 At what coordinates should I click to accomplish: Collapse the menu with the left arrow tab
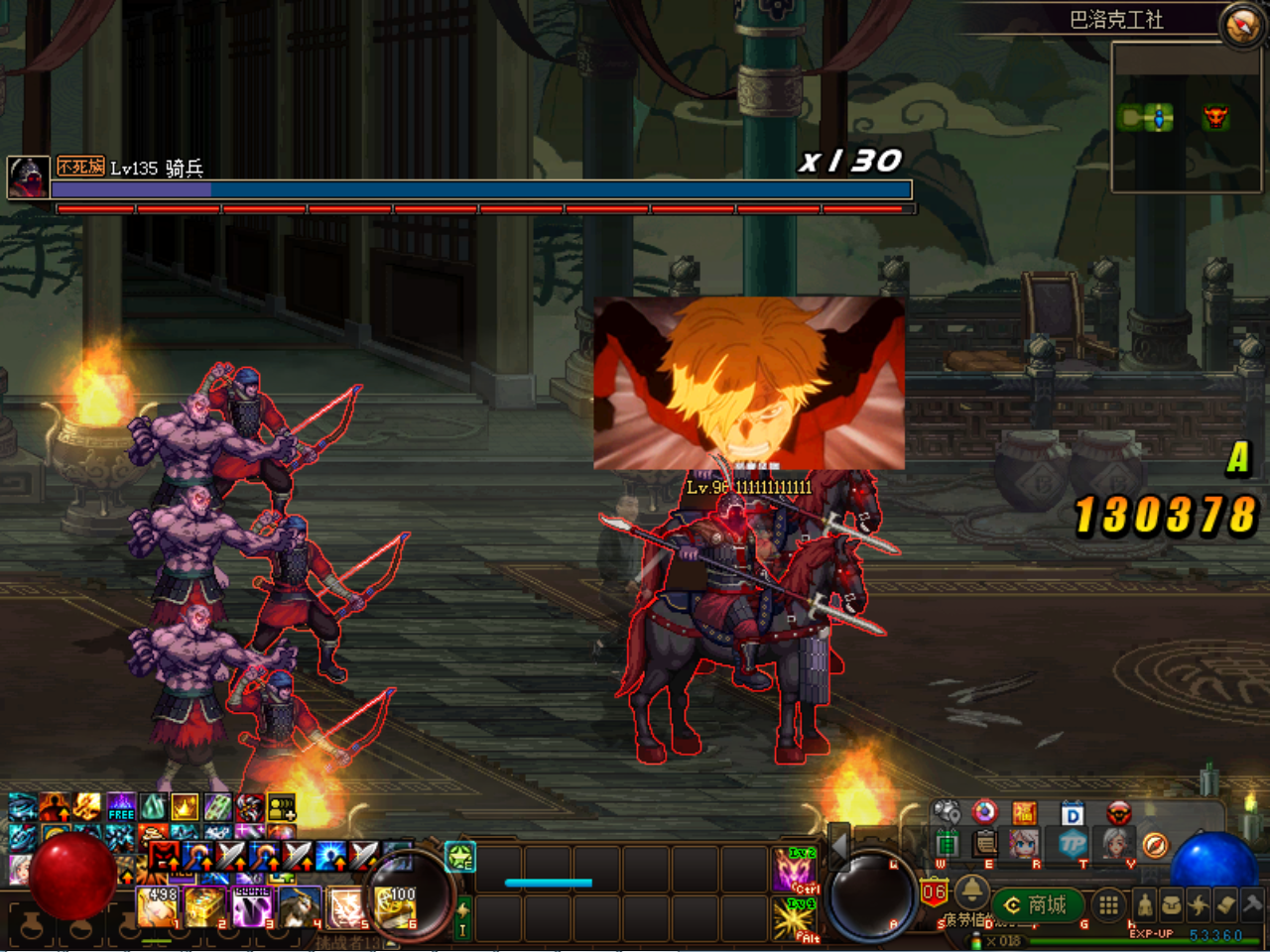point(838,845)
